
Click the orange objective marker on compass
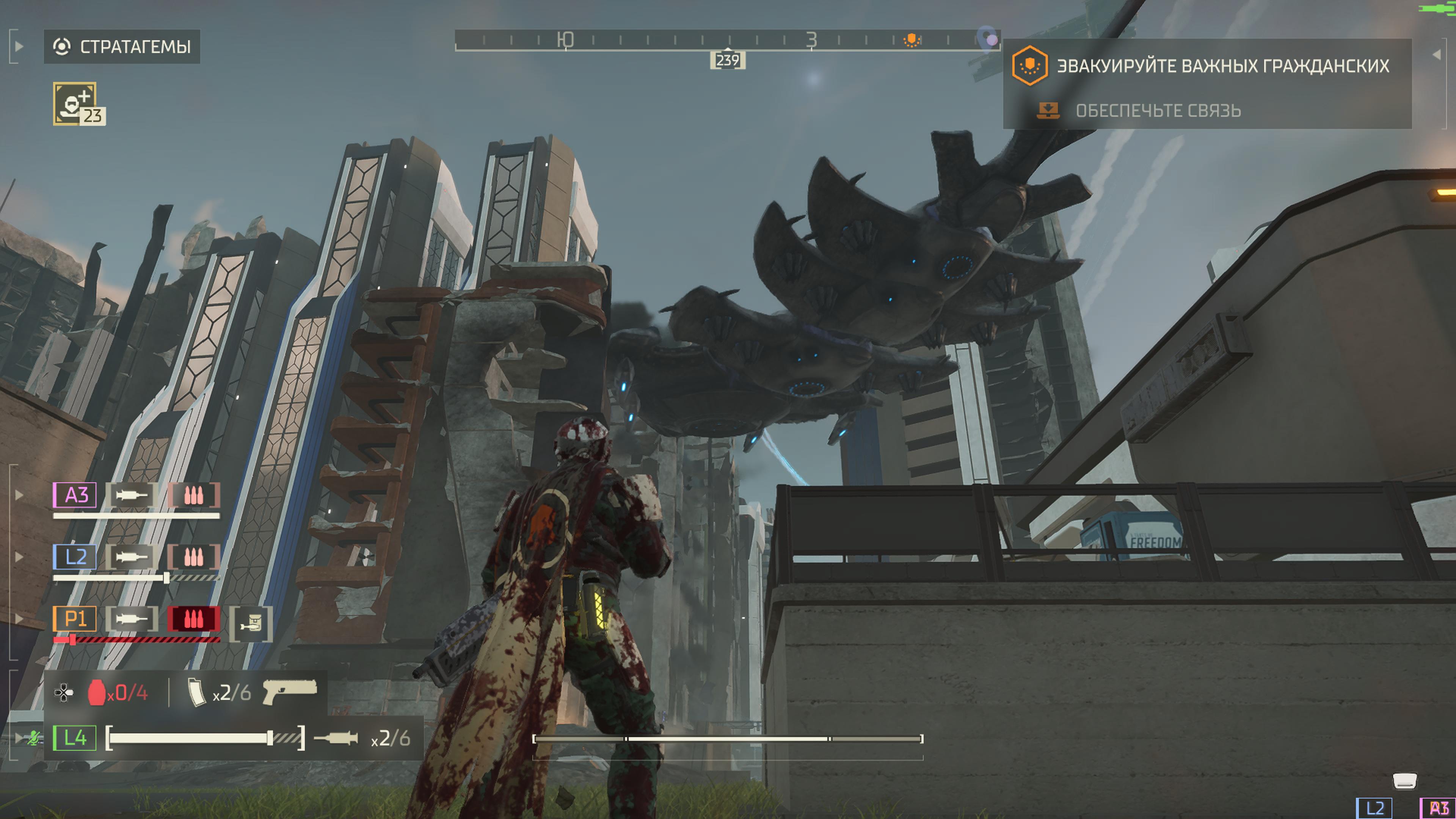tap(911, 39)
